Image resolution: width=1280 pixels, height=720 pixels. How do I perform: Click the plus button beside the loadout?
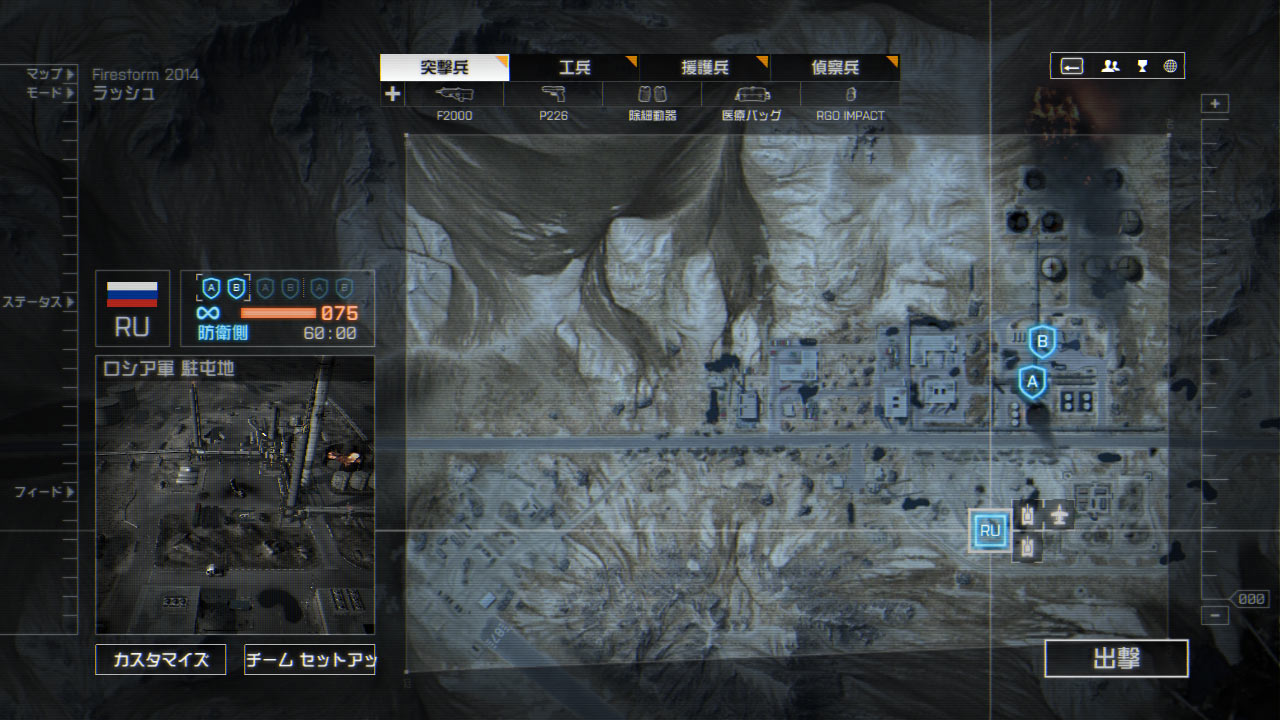(392, 94)
